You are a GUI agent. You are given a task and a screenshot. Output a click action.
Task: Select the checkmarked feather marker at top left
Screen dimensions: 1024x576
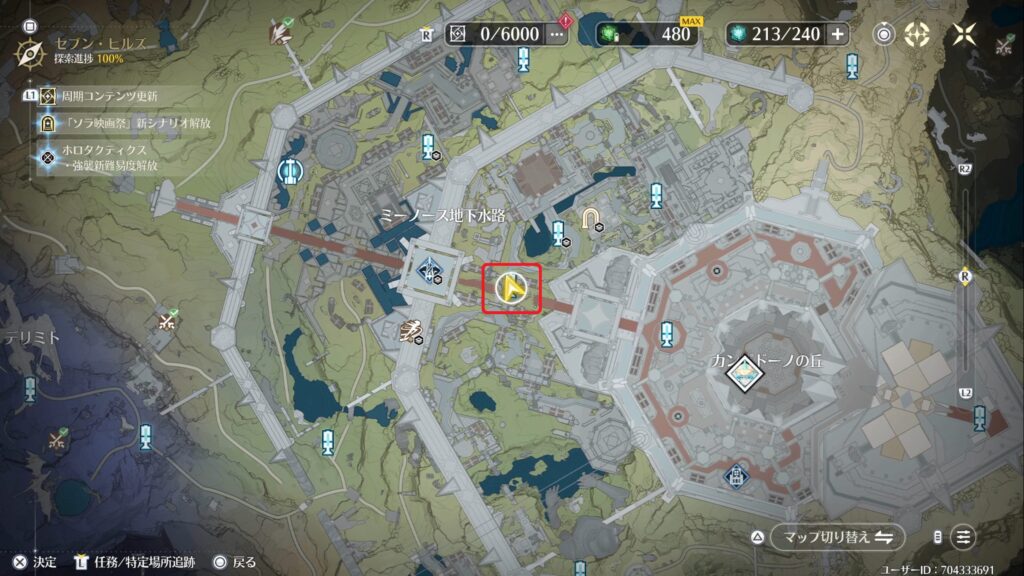click(280, 32)
